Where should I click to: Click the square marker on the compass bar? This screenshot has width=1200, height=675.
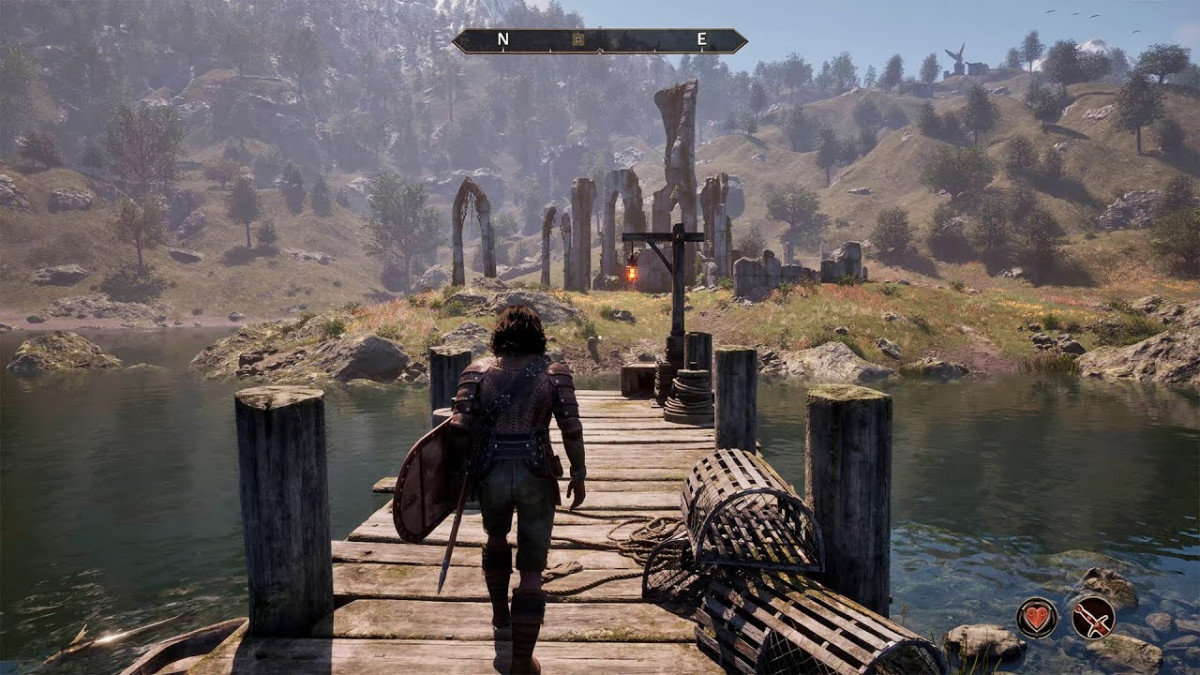pos(577,40)
